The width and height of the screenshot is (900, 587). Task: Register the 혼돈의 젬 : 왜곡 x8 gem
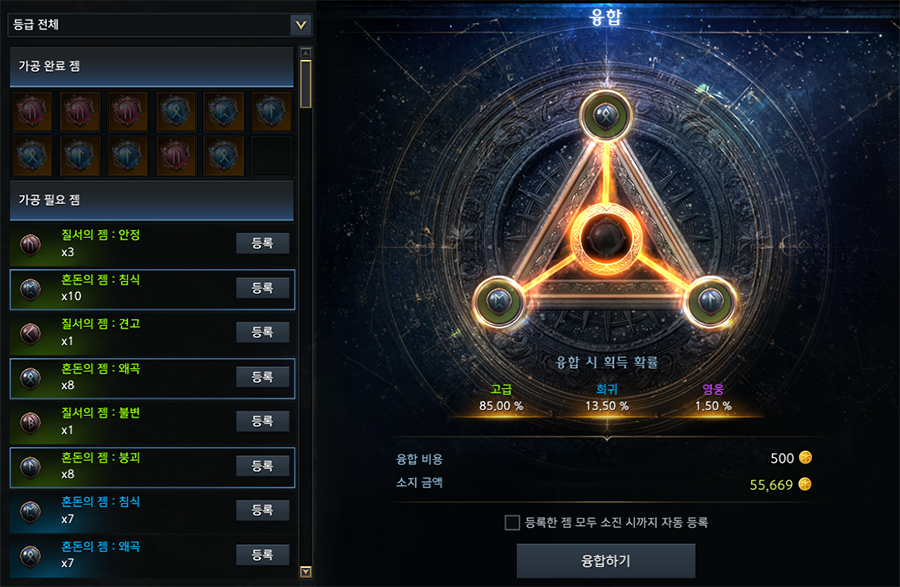coord(262,377)
